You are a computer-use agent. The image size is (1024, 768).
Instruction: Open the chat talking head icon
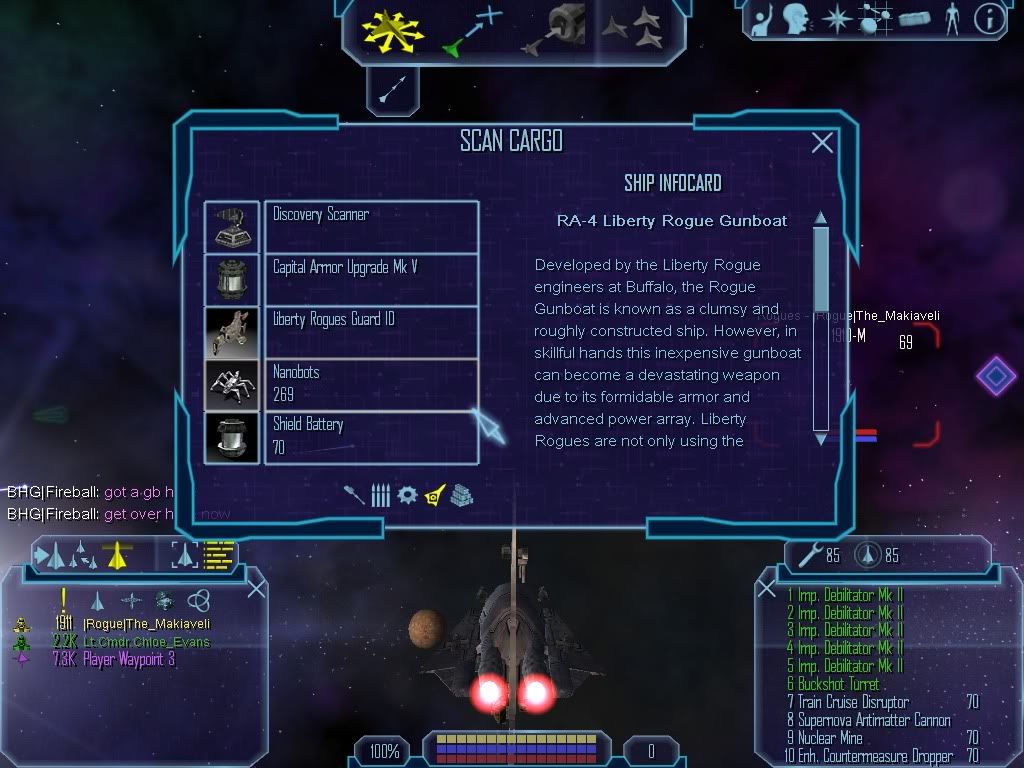[796, 19]
